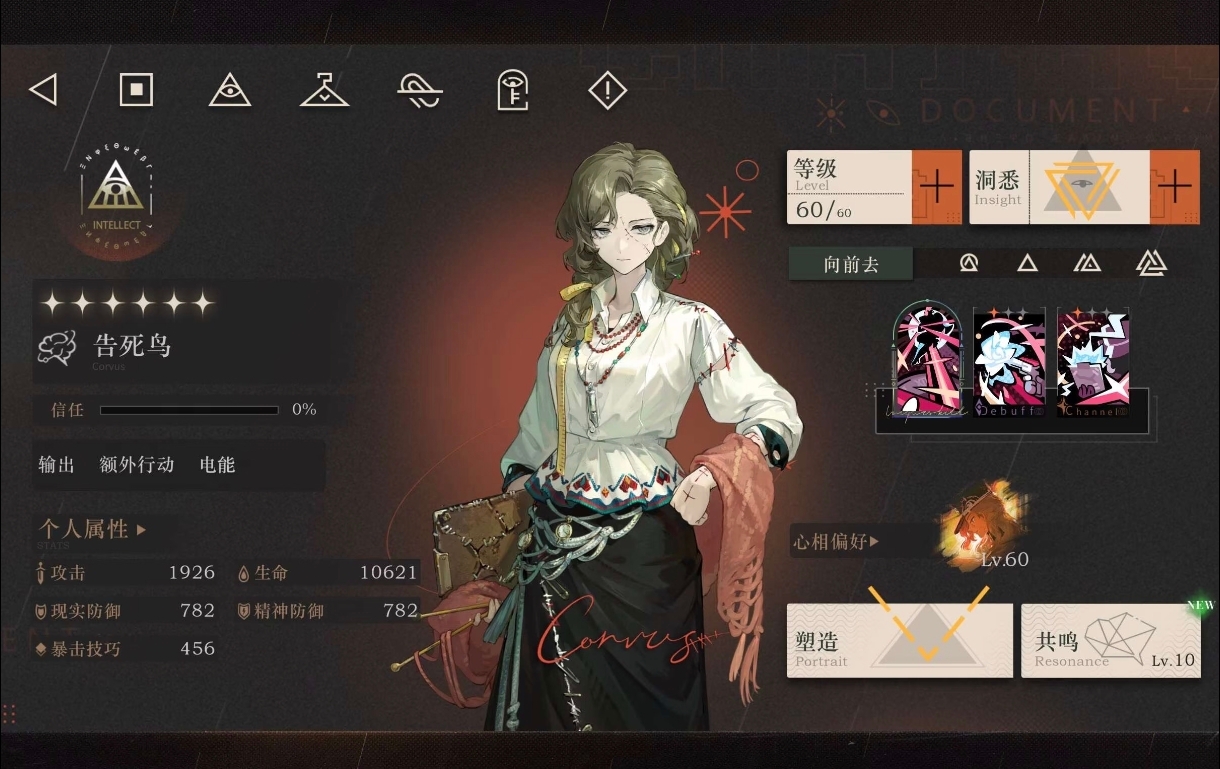Viewport: 1220px width, 769px height.
Task: Select the 向前去 tab
Action: tap(851, 264)
